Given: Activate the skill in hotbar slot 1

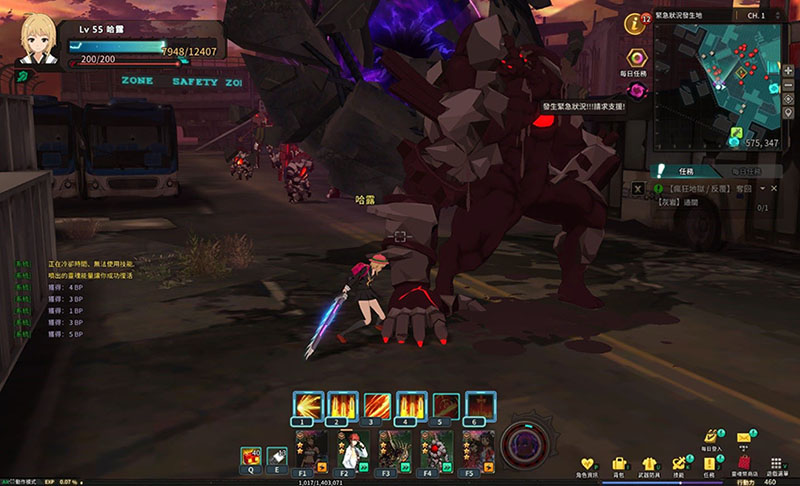Looking at the screenshot, I should (x=308, y=405).
